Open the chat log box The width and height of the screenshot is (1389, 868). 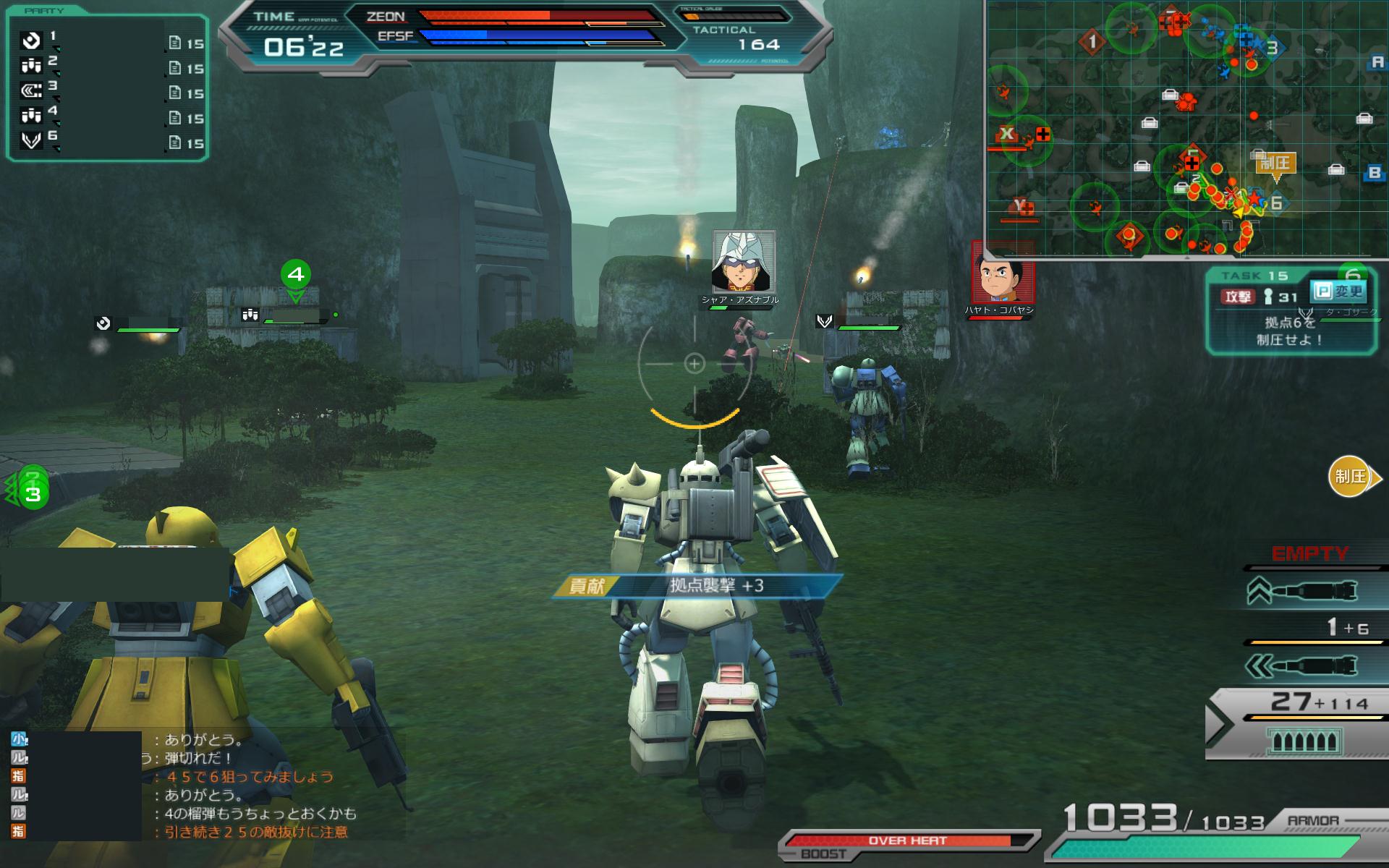point(203,786)
